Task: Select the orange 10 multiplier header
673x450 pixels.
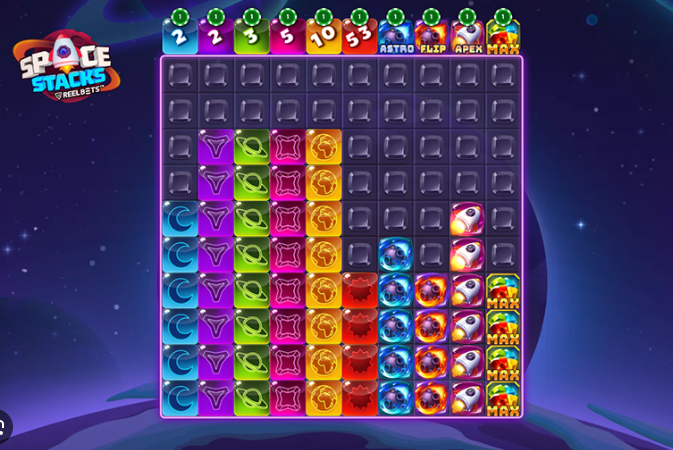Action: [324, 37]
